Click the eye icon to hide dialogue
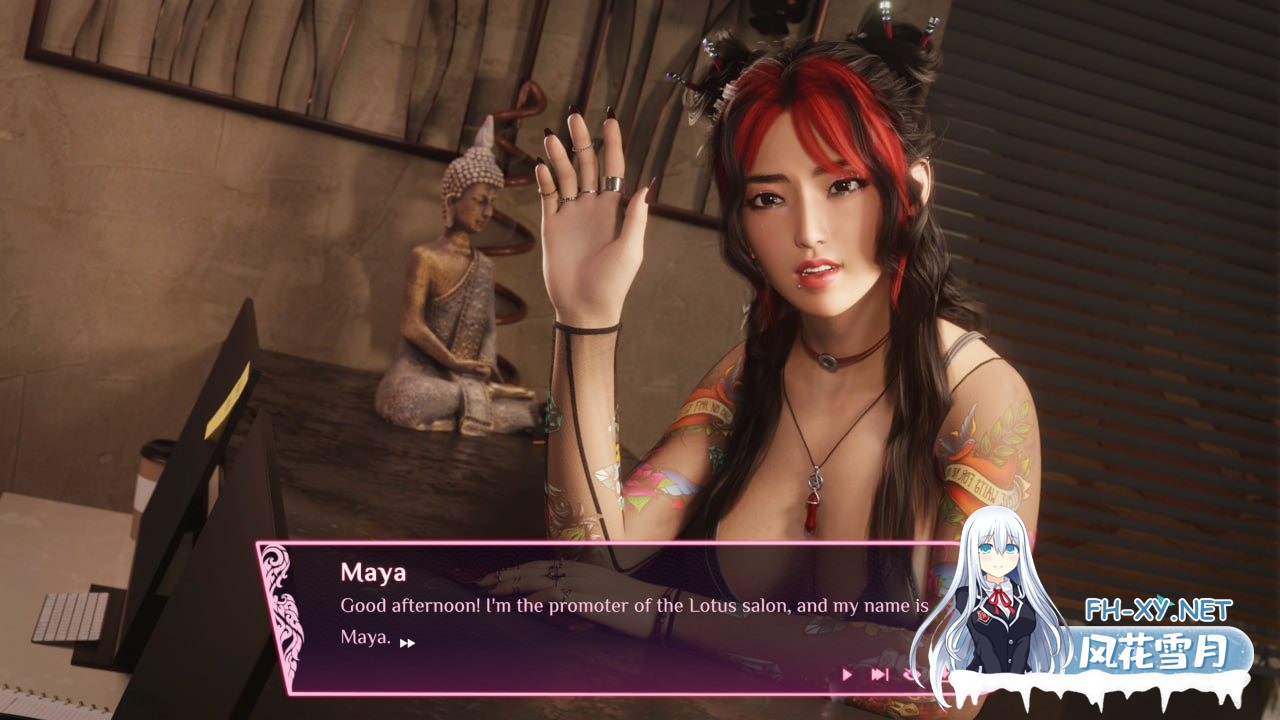Image resolution: width=1280 pixels, height=720 pixels. (x=911, y=674)
